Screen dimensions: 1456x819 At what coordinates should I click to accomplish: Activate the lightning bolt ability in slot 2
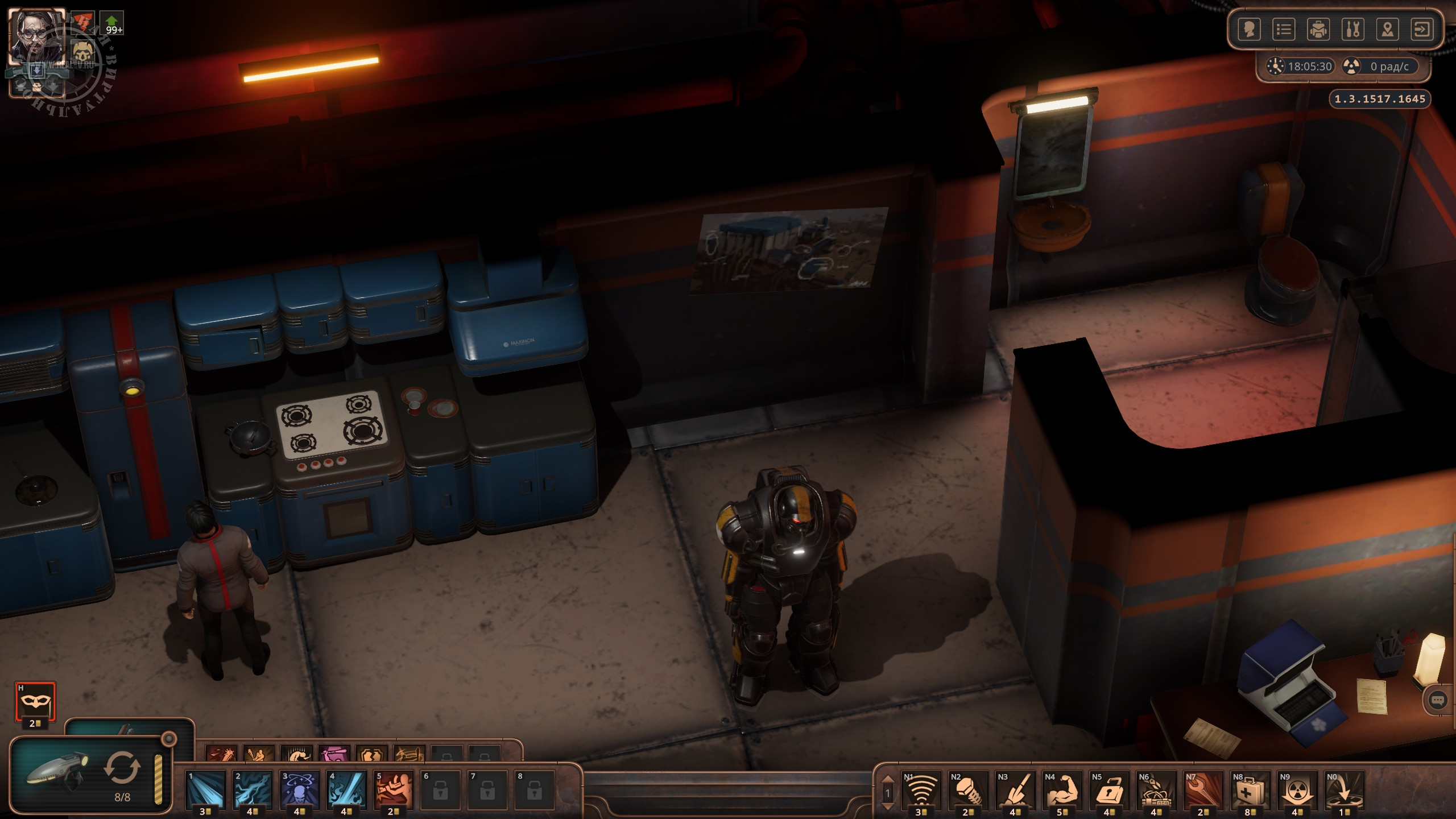coord(252,789)
